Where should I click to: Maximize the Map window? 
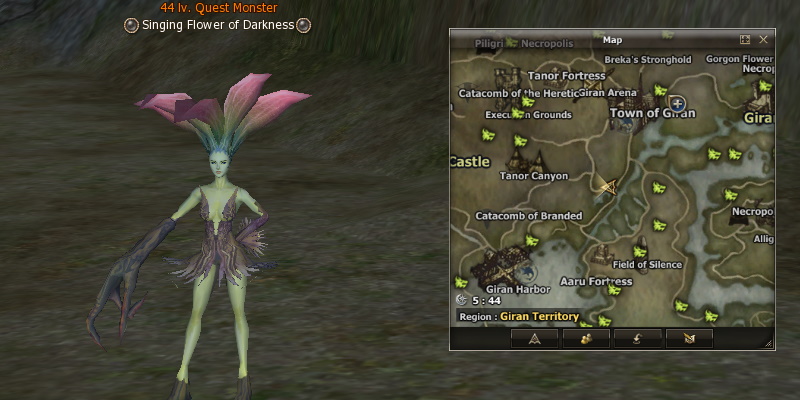pos(745,40)
